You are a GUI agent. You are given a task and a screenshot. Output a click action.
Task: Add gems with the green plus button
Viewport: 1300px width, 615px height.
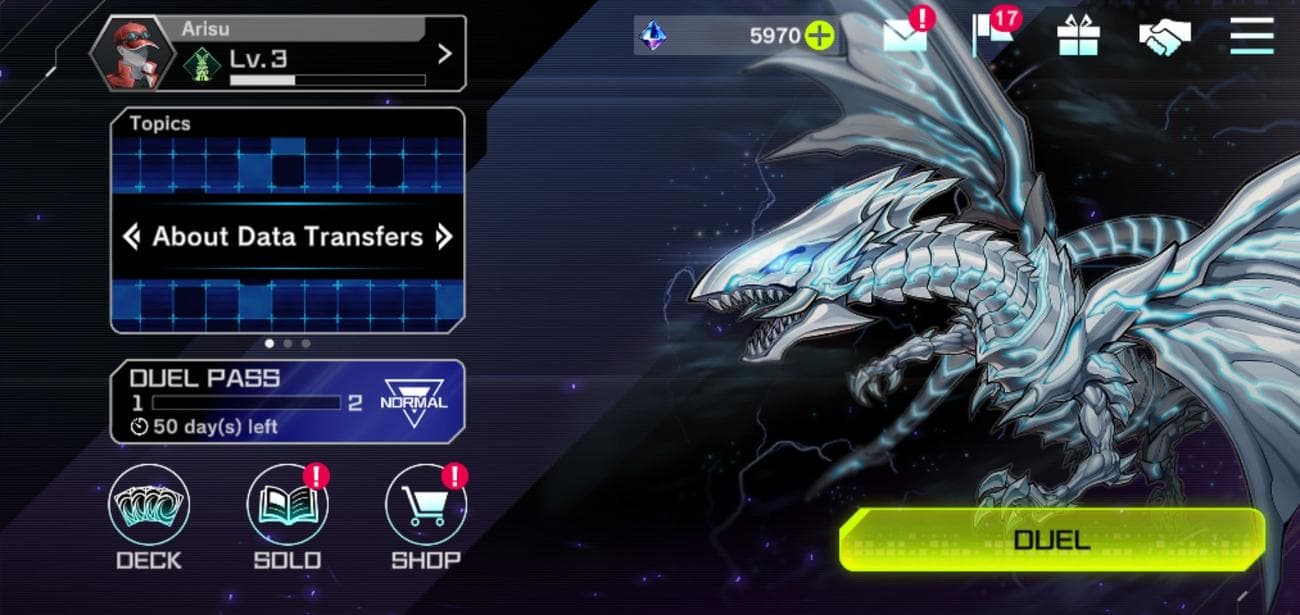coord(819,37)
